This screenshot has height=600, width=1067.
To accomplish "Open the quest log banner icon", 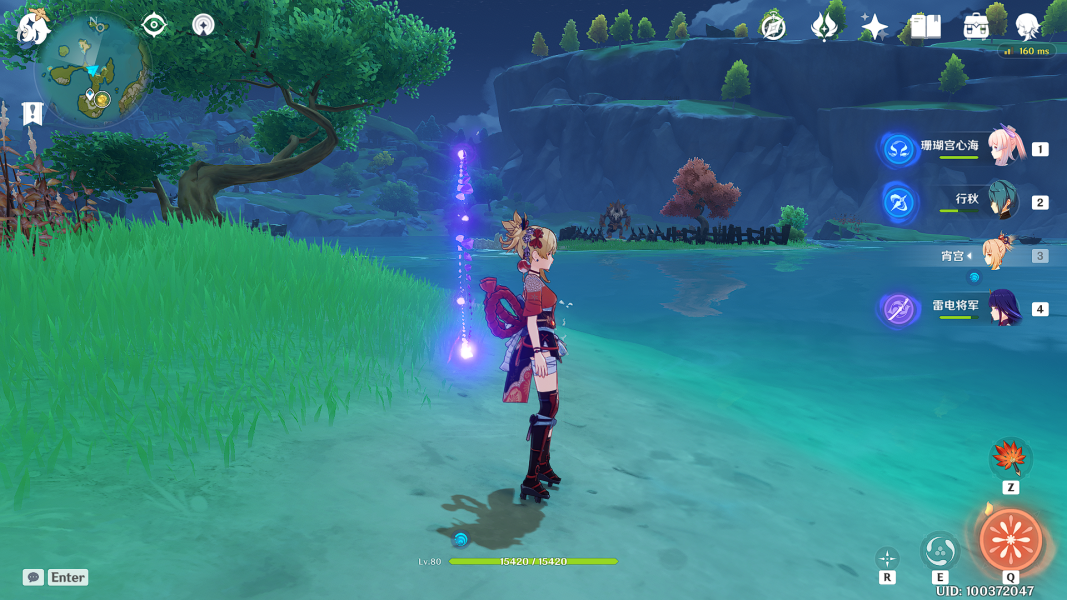I will point(33,113).
